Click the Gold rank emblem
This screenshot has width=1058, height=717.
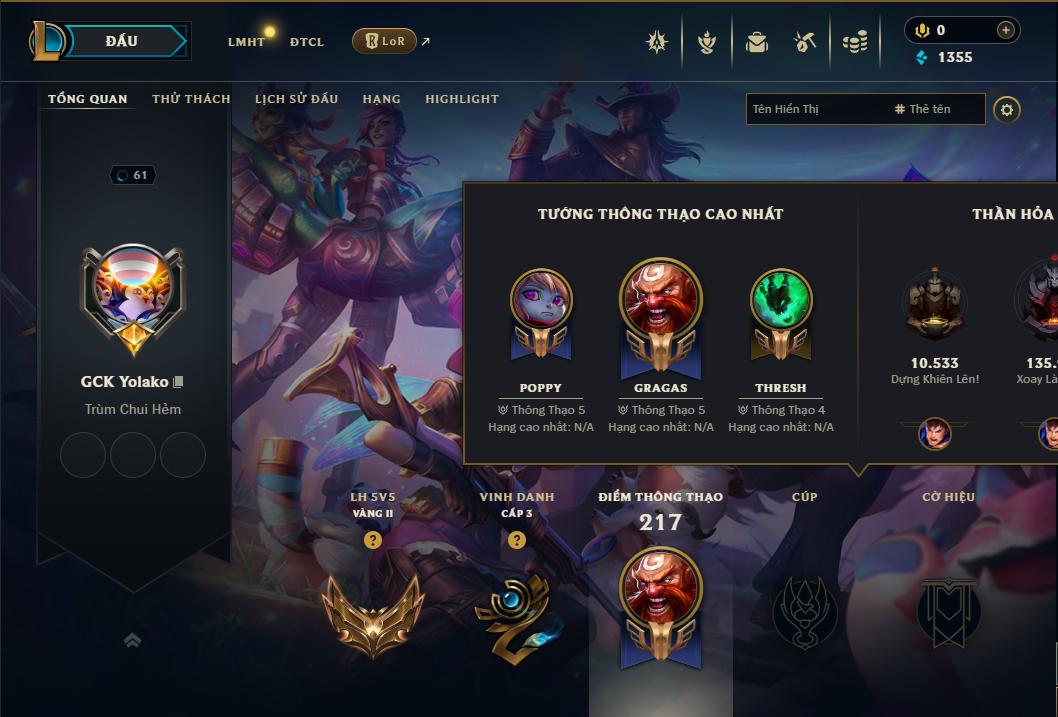tap(371, 614)
